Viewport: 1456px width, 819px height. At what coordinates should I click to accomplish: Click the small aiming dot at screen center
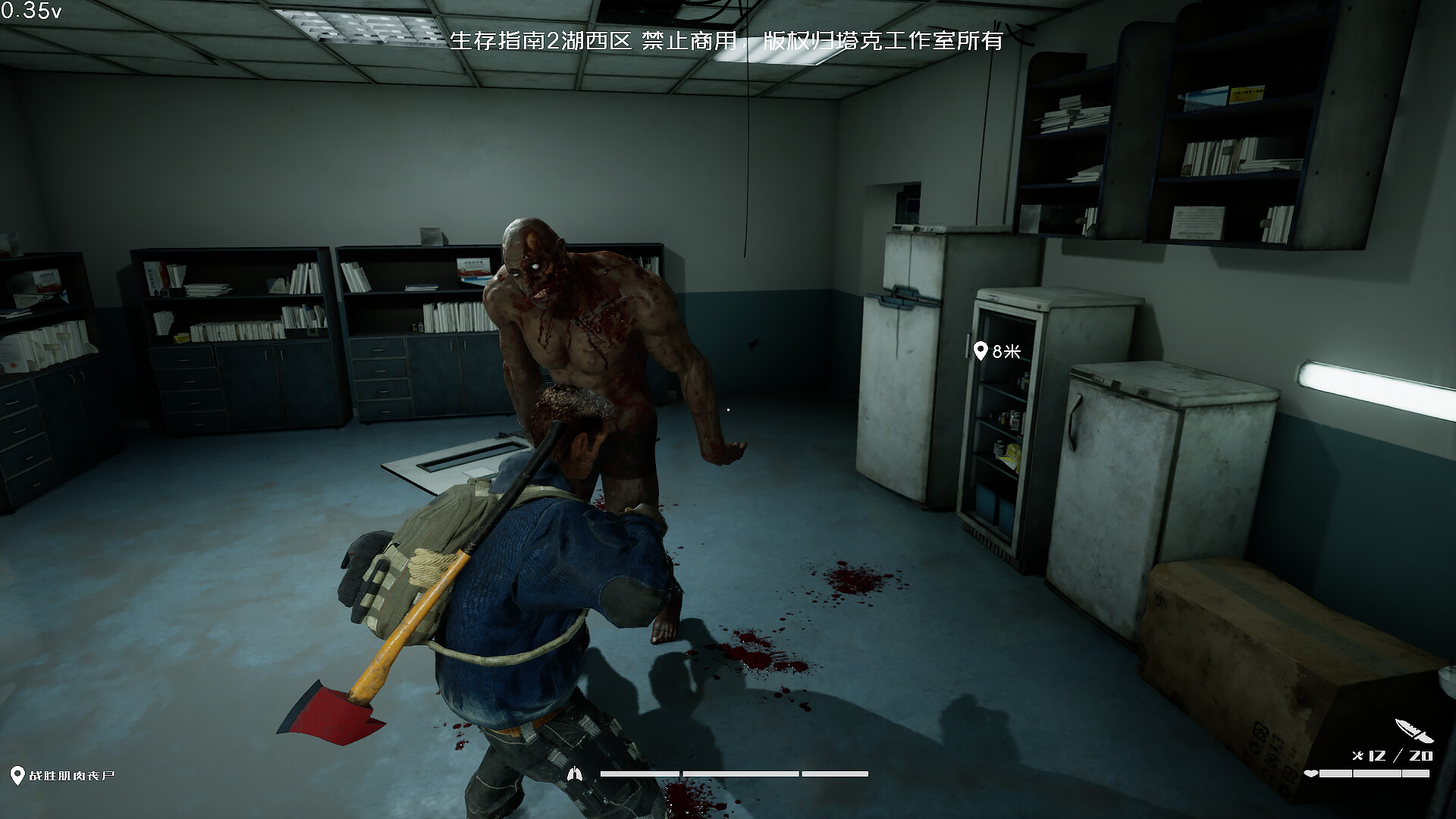pyautogui.click(x=728, y=409)
